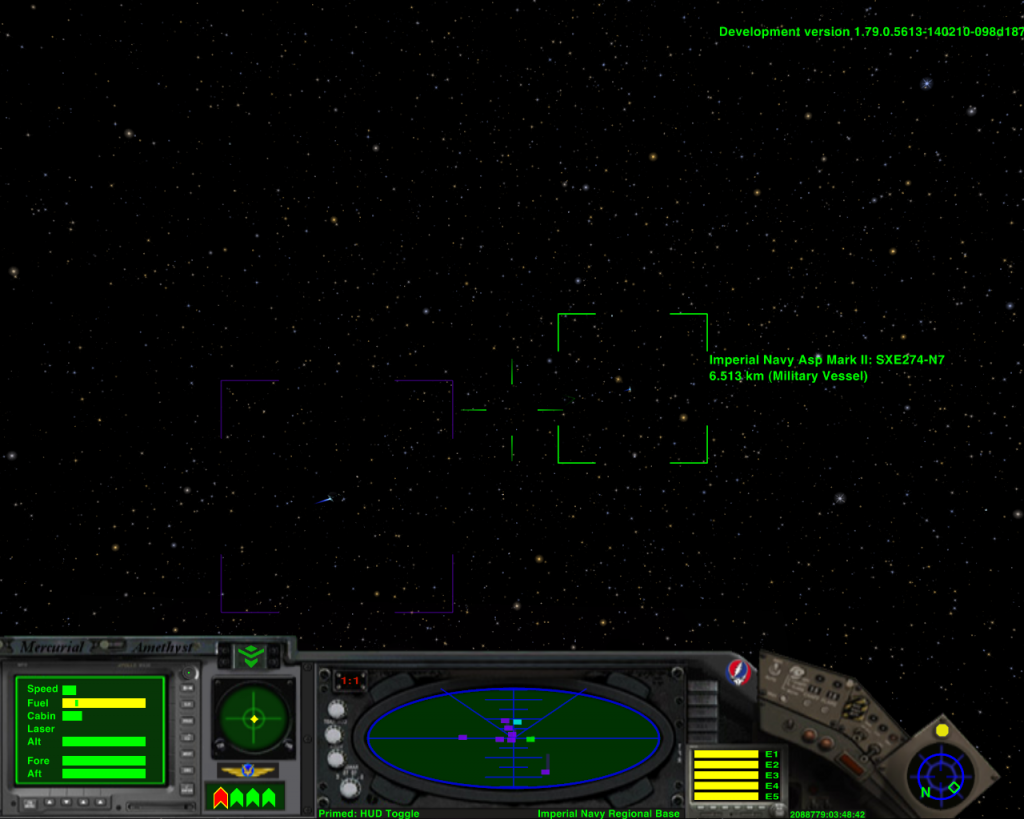Click the skull lightning bolt logo
The image size is (1024, 819).
click(x=738, y=671)
